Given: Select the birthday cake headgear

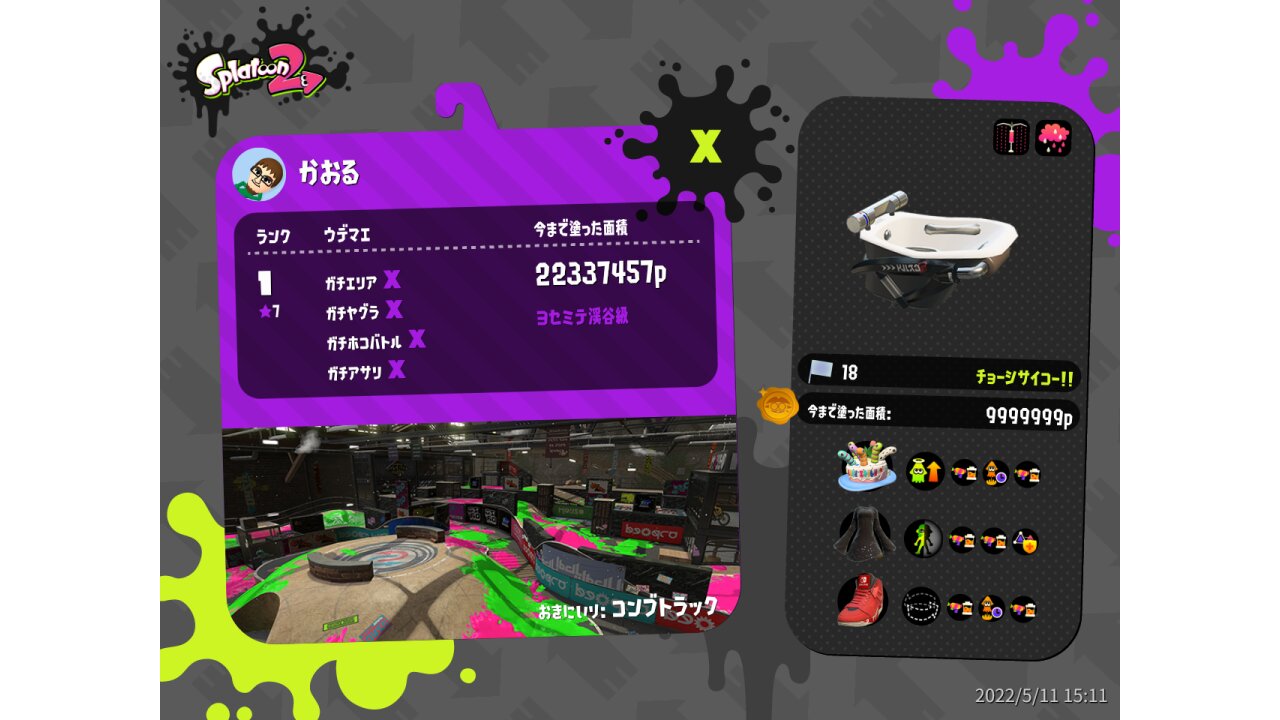Looking at the screenshot, I should point(866,468).
